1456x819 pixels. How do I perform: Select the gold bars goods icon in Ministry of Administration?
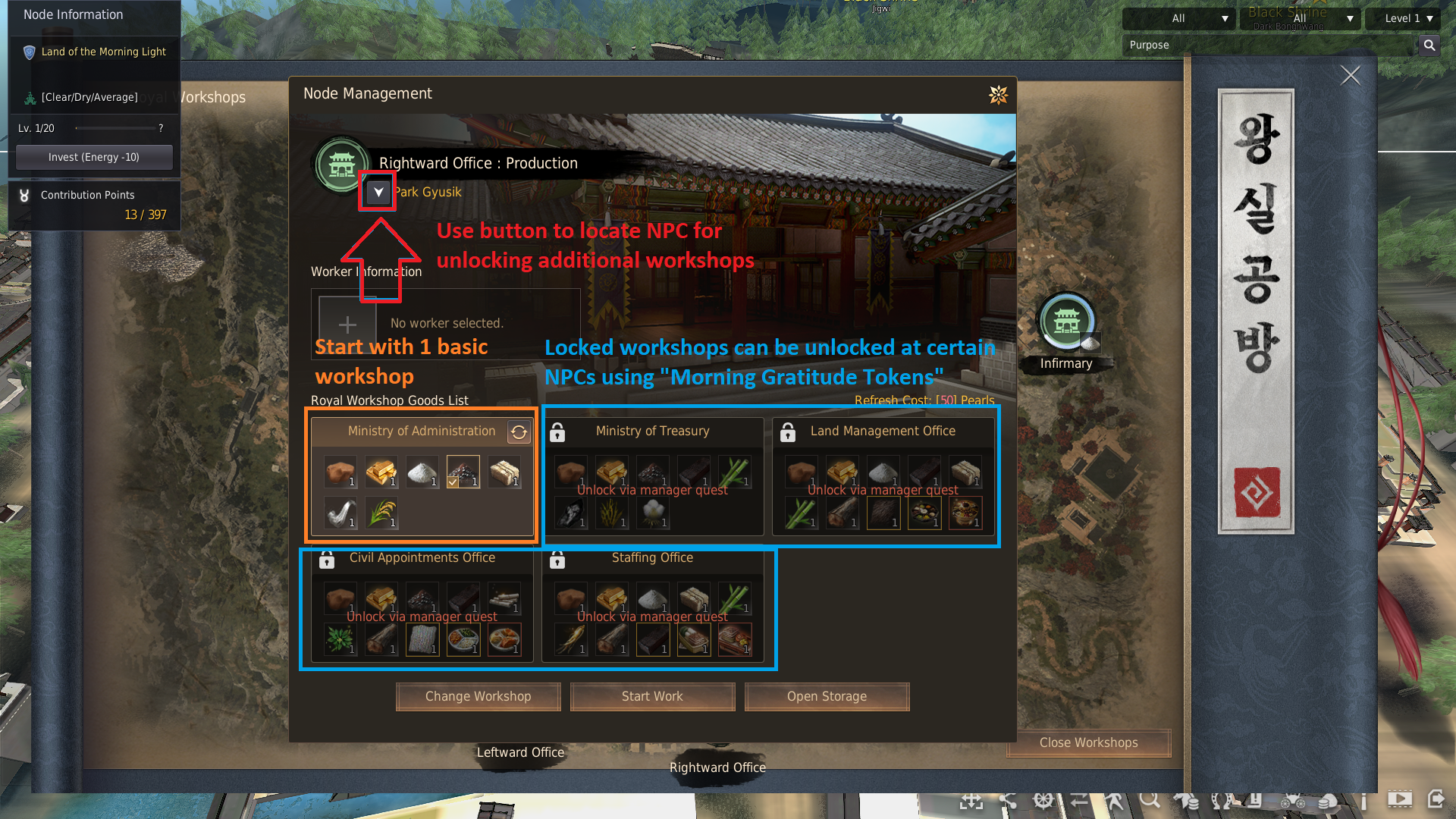coord(381,471)
